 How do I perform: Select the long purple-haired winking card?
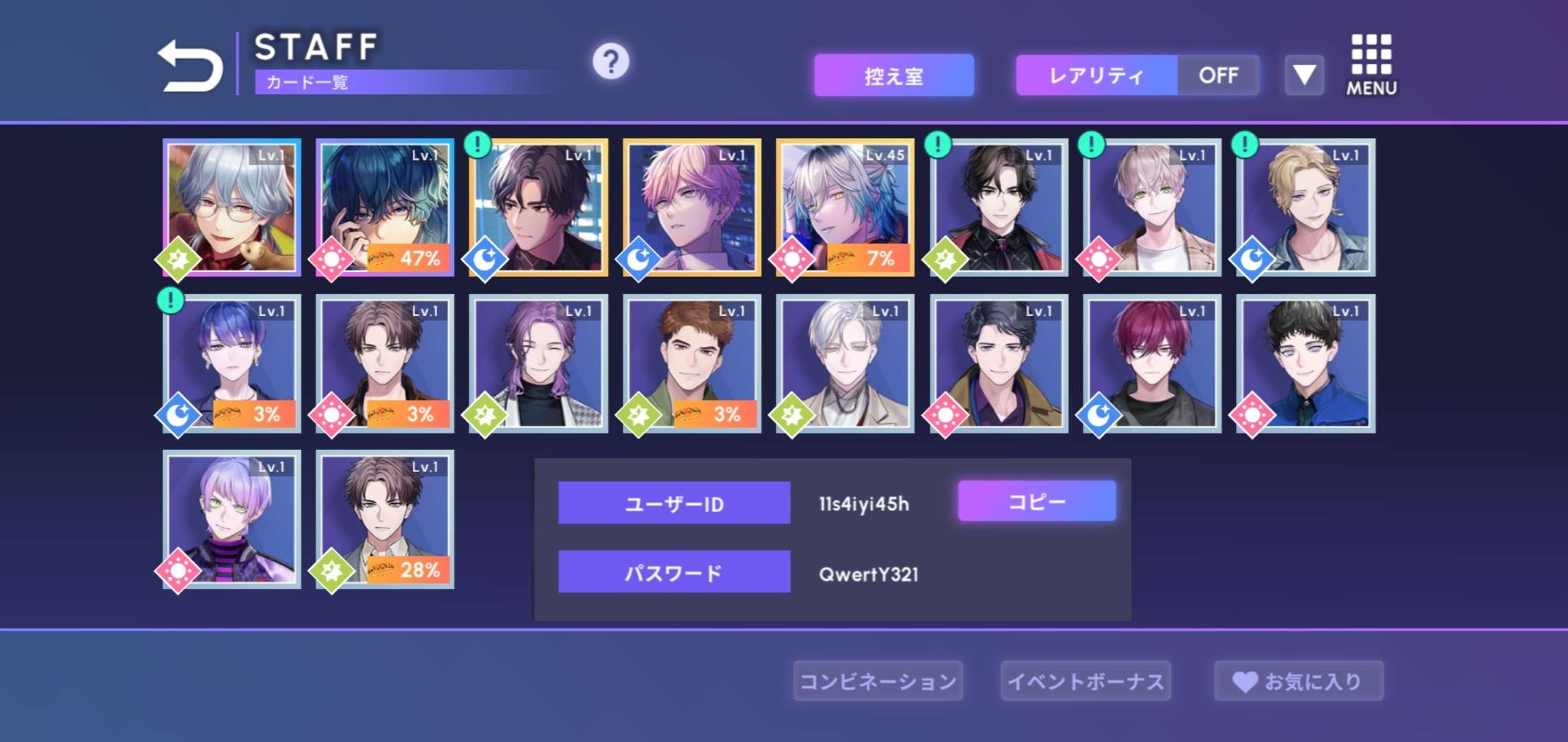(x=538, y=363)
